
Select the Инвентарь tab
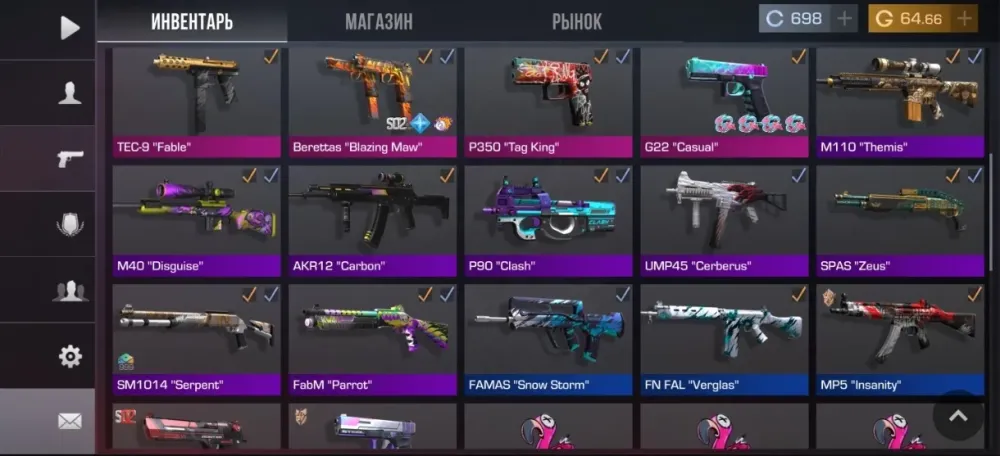click(191, 21)
